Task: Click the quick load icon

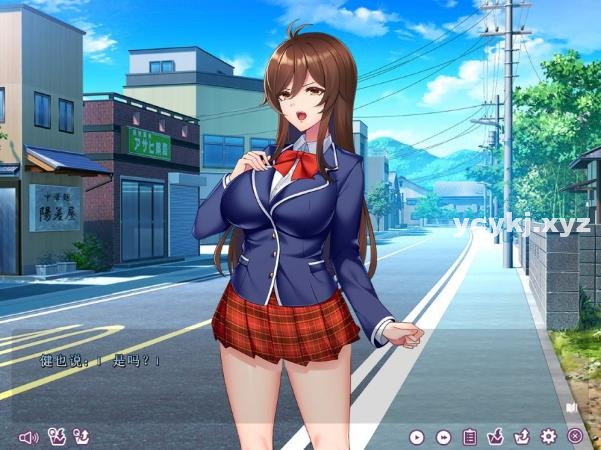Action: (x=82, y=436)
